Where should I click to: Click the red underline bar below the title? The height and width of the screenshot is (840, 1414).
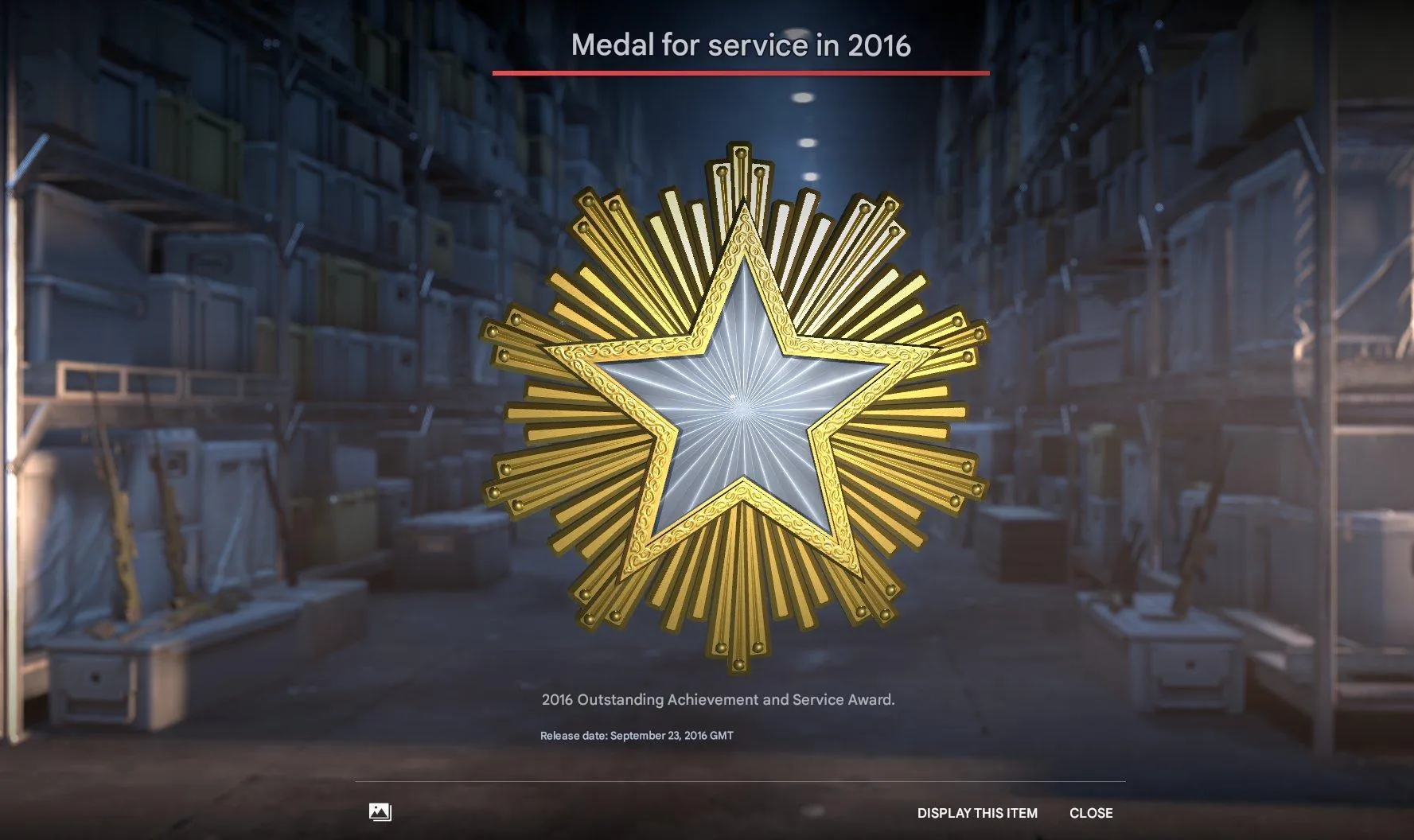click(x=740, y=75)
